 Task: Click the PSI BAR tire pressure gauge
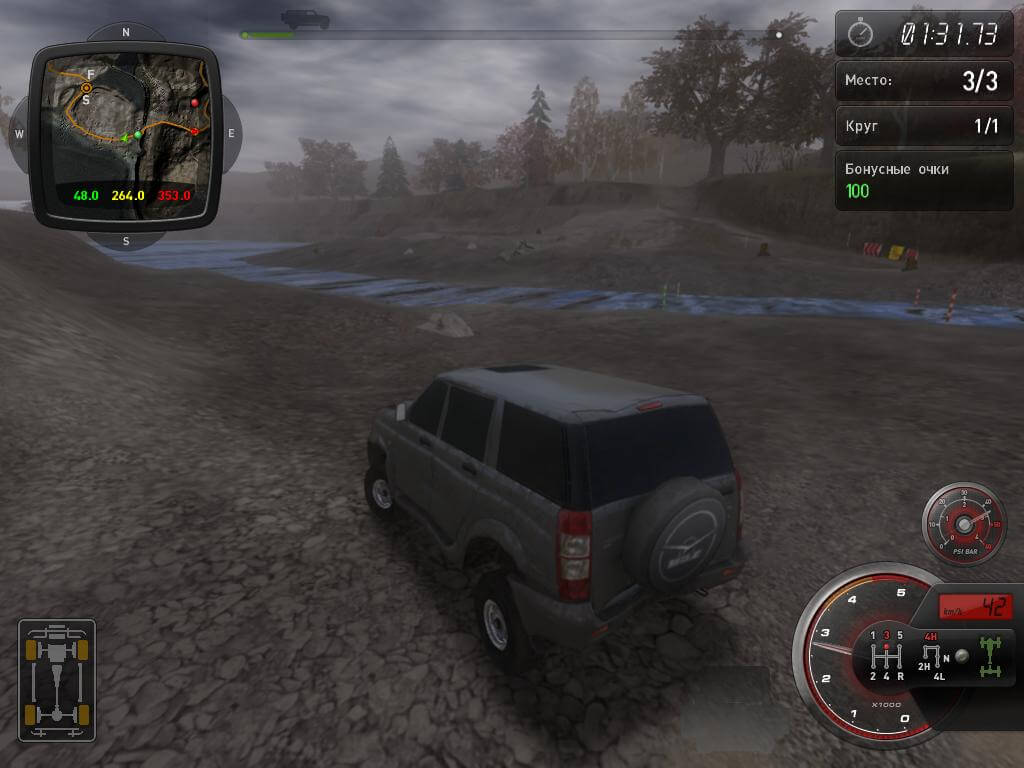pyautogui.click(x=963, y=523)
